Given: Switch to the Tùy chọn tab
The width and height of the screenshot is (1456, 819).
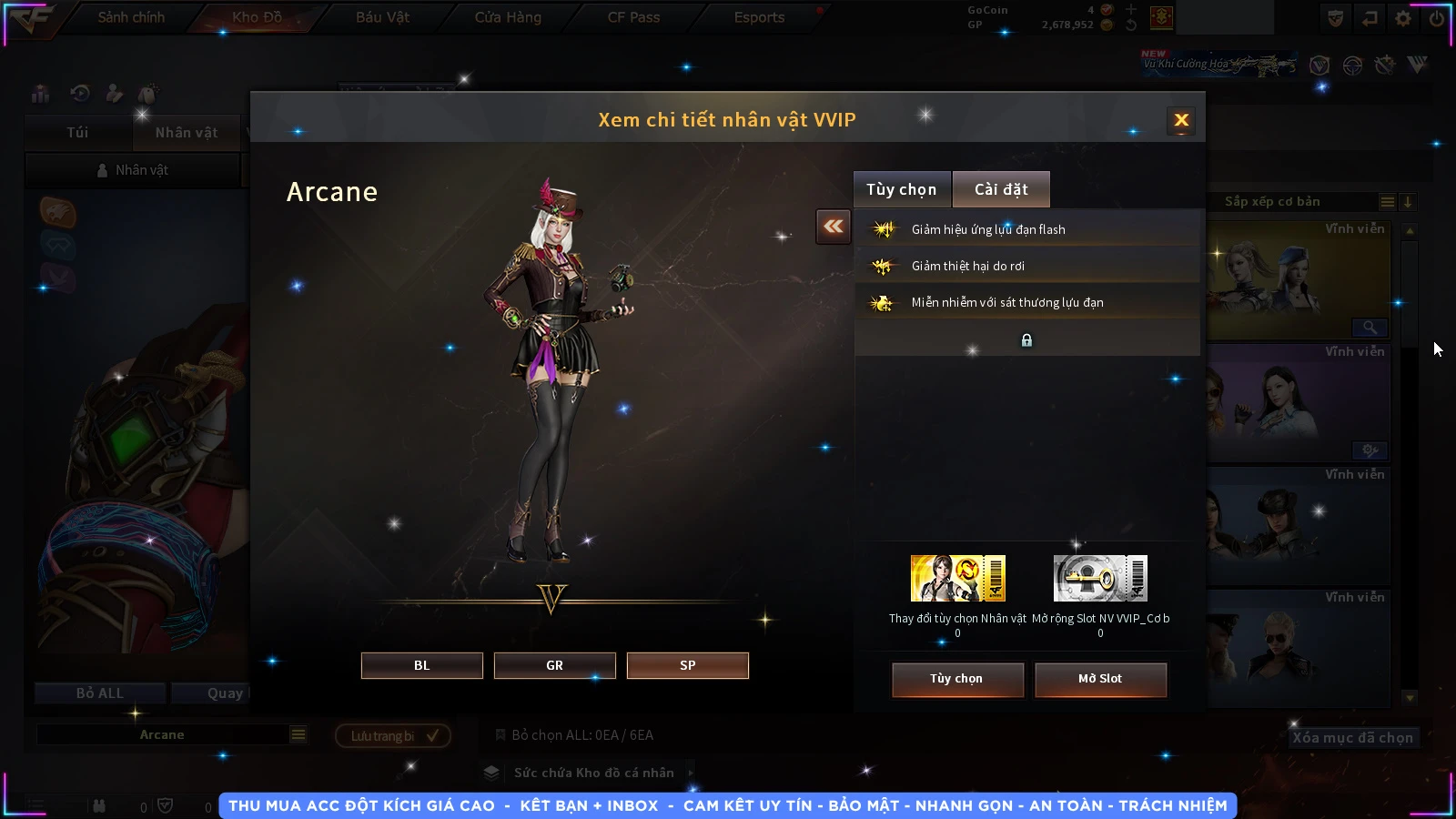Looking at the screenshot, I should [901, 189].
